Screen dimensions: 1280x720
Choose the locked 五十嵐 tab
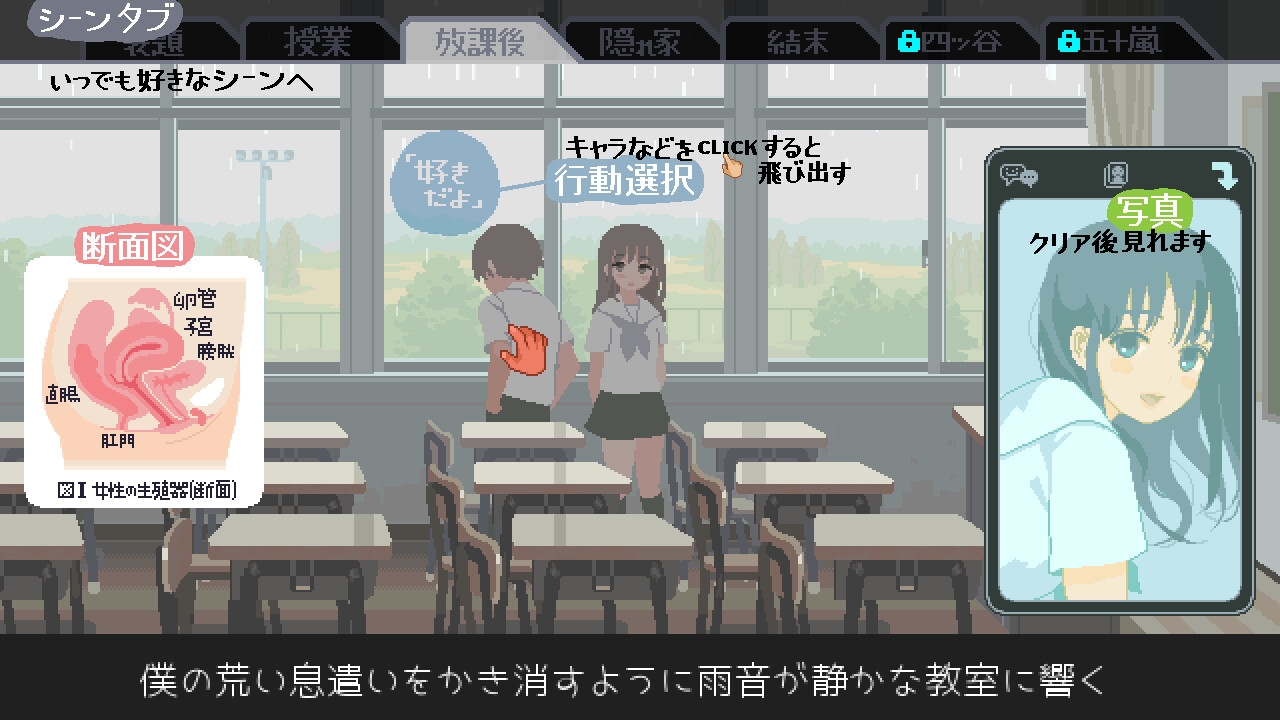(1112, 42)
